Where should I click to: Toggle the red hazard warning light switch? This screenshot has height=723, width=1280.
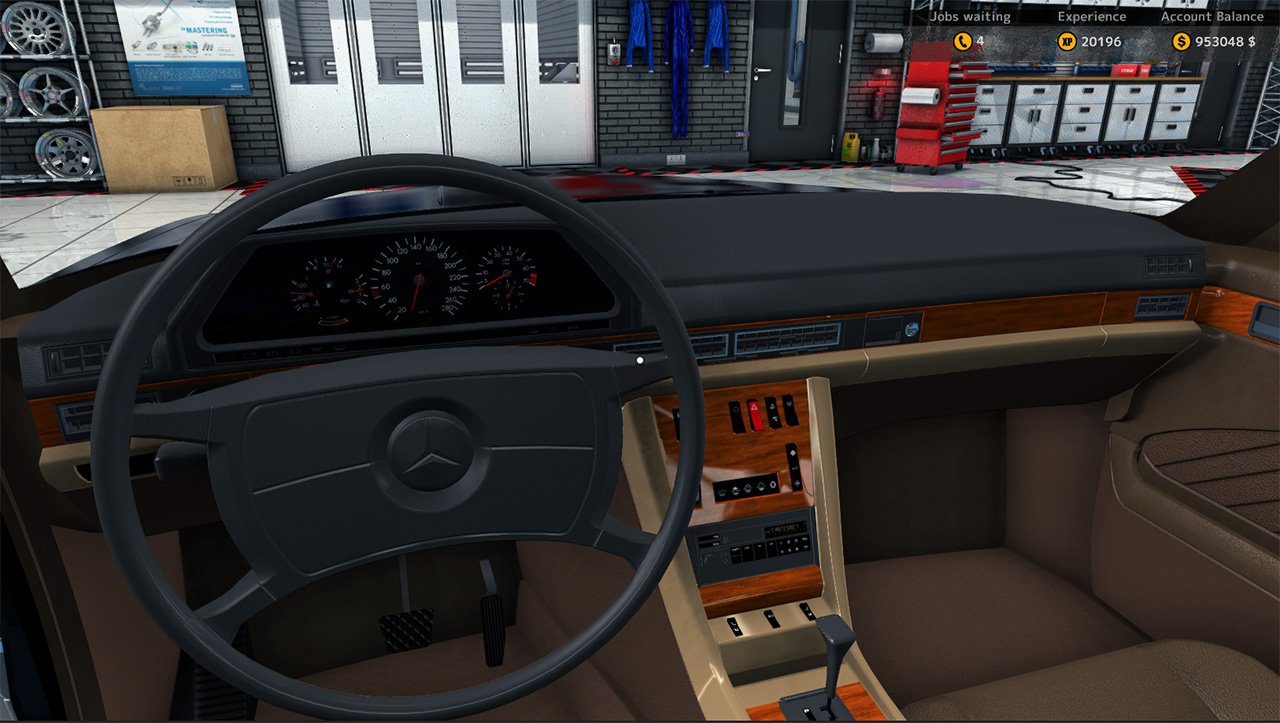point(757,413)
